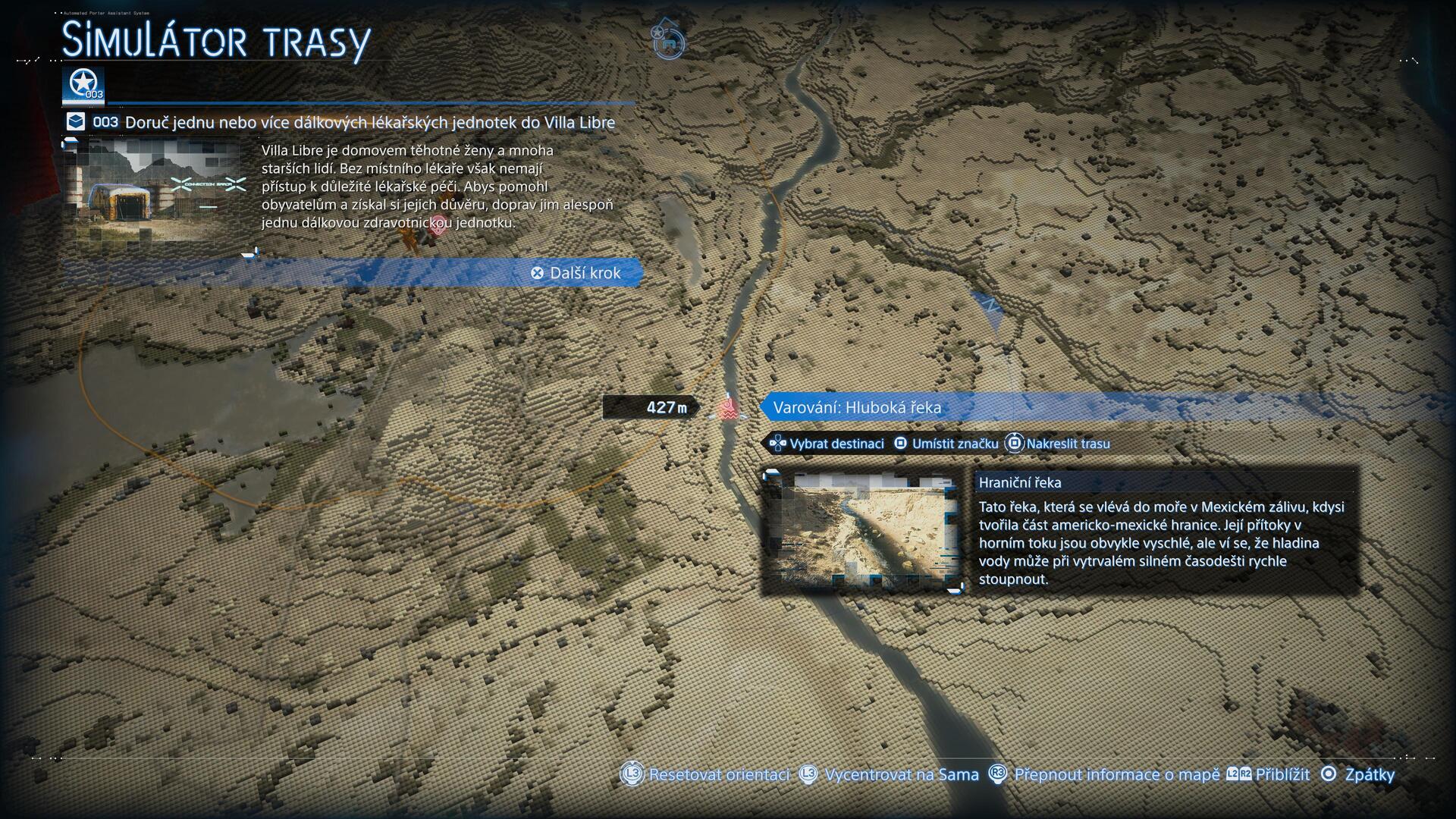
Task: Select order 003 star badge
Action: 83,85
